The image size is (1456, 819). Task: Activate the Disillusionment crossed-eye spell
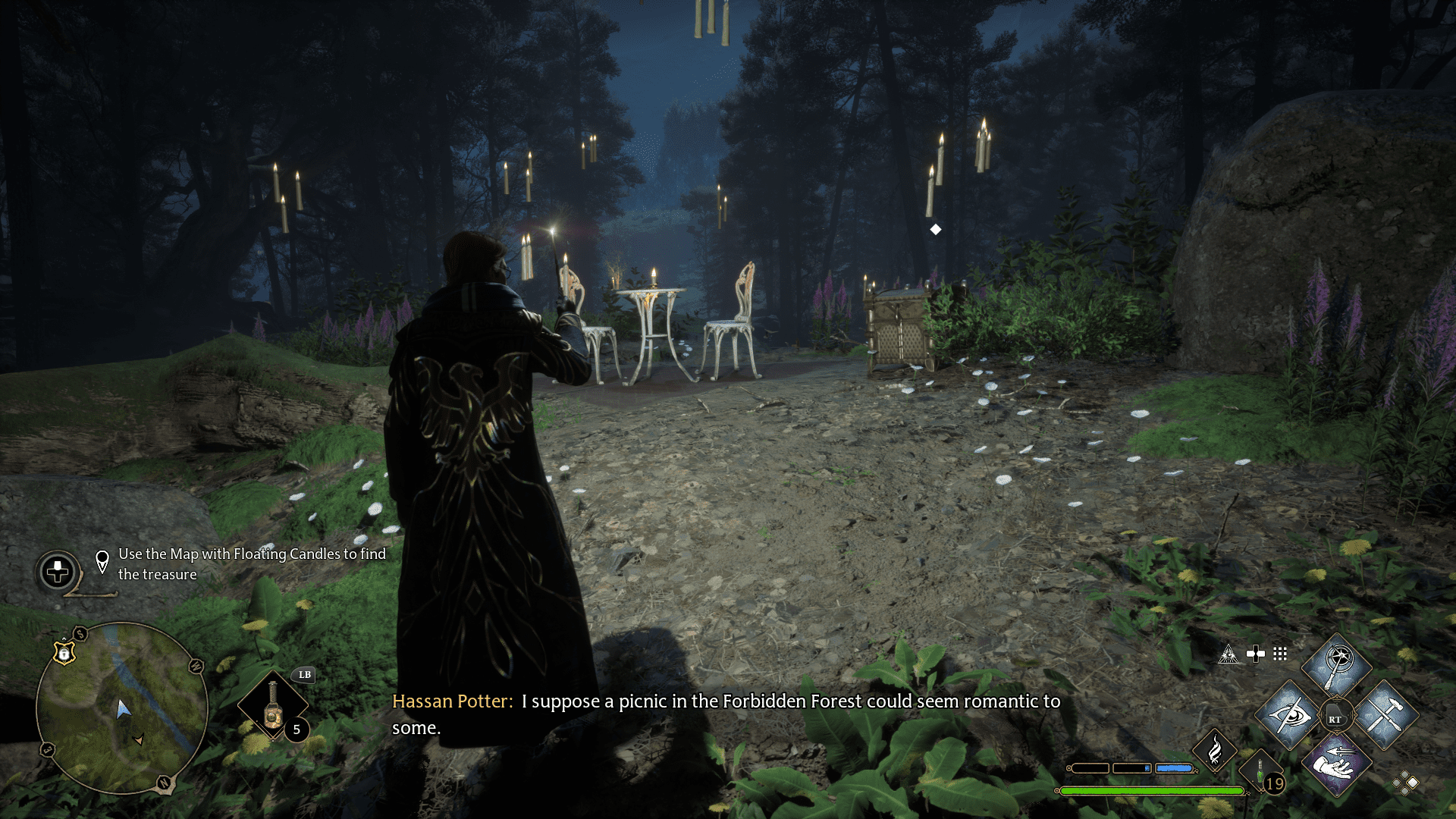(1288, 715)
